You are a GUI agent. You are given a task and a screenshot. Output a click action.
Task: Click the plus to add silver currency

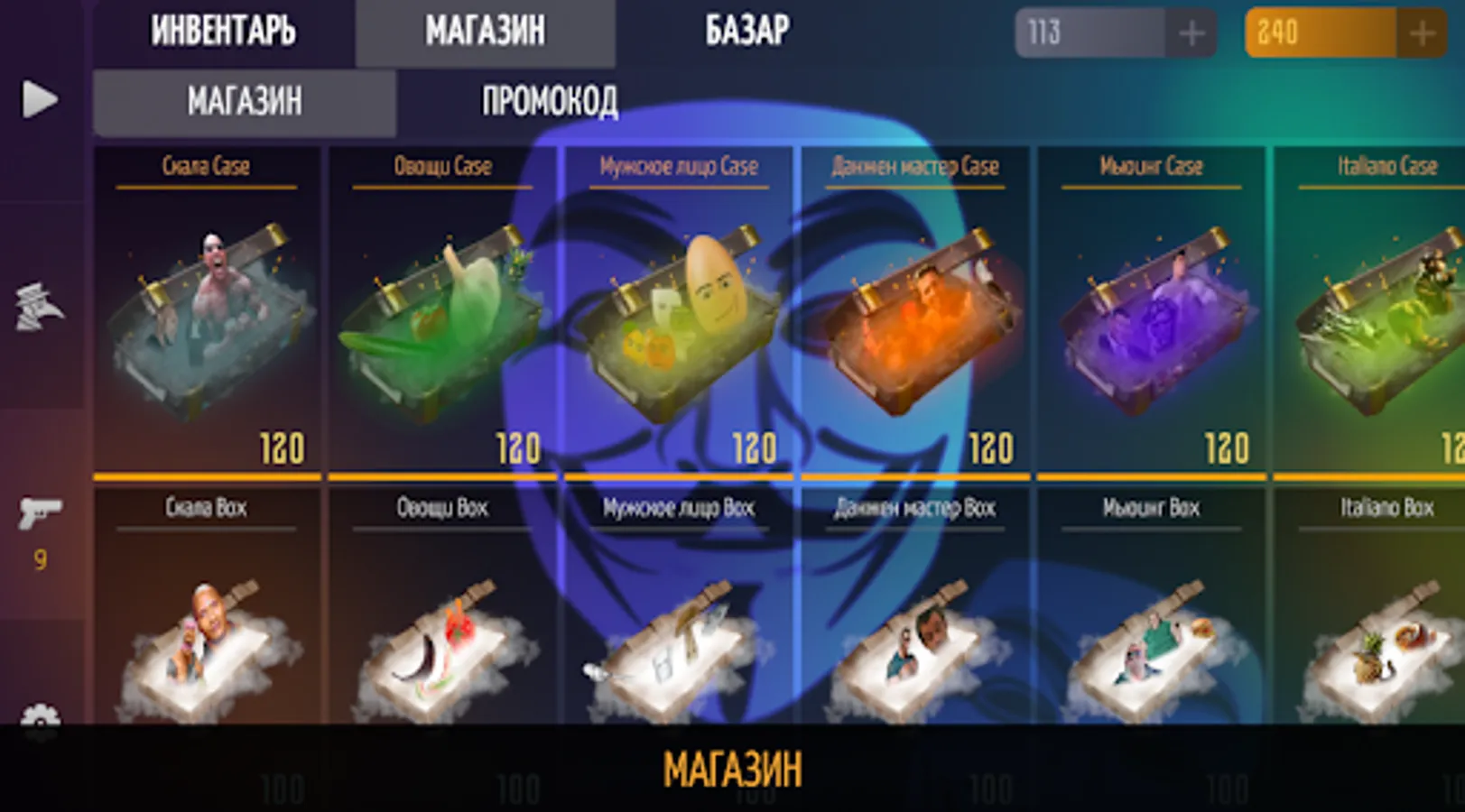coord(1191,34)
